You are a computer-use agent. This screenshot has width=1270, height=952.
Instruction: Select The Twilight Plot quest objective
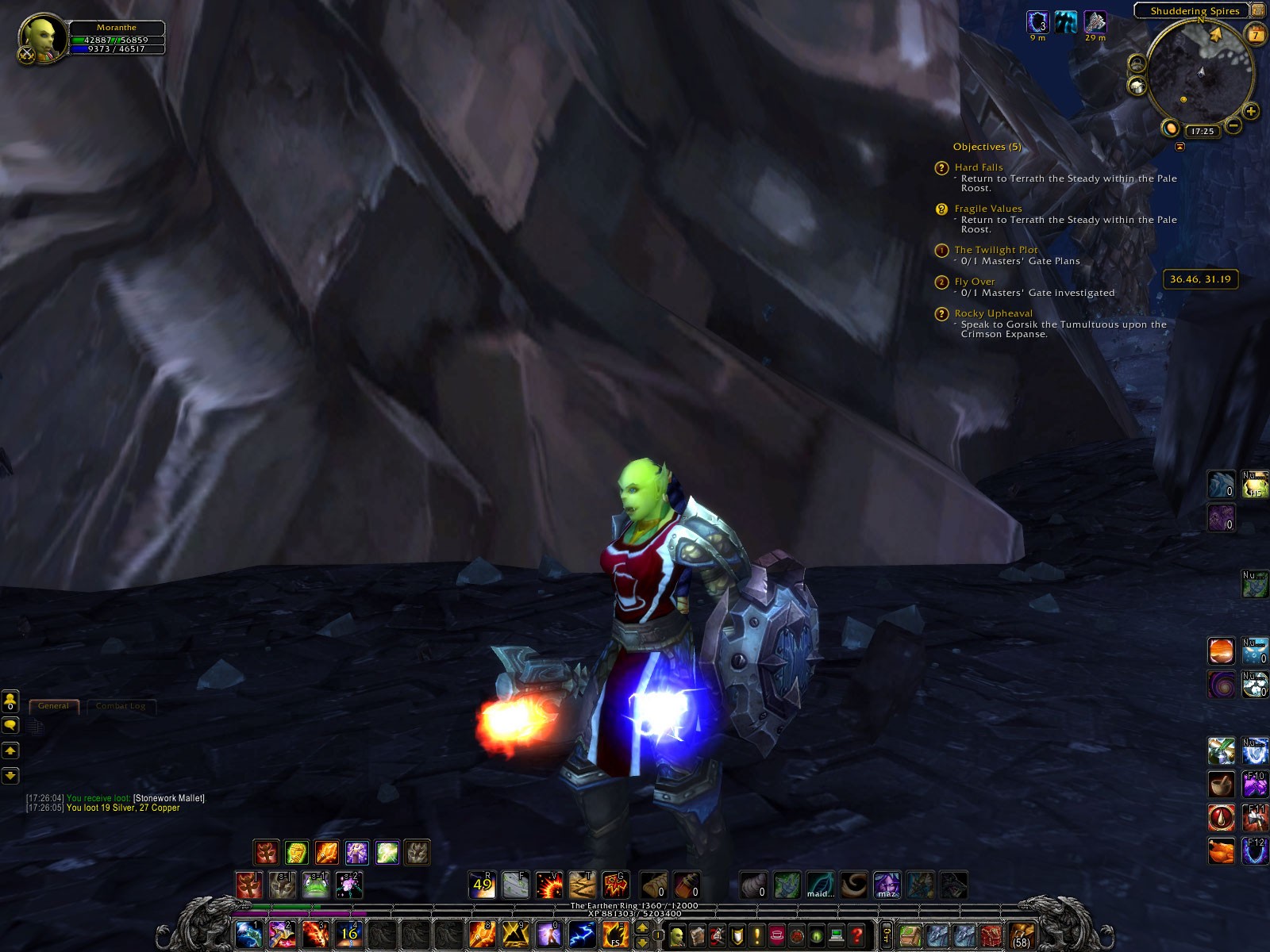pyautogui.click(x=995, y=250)
